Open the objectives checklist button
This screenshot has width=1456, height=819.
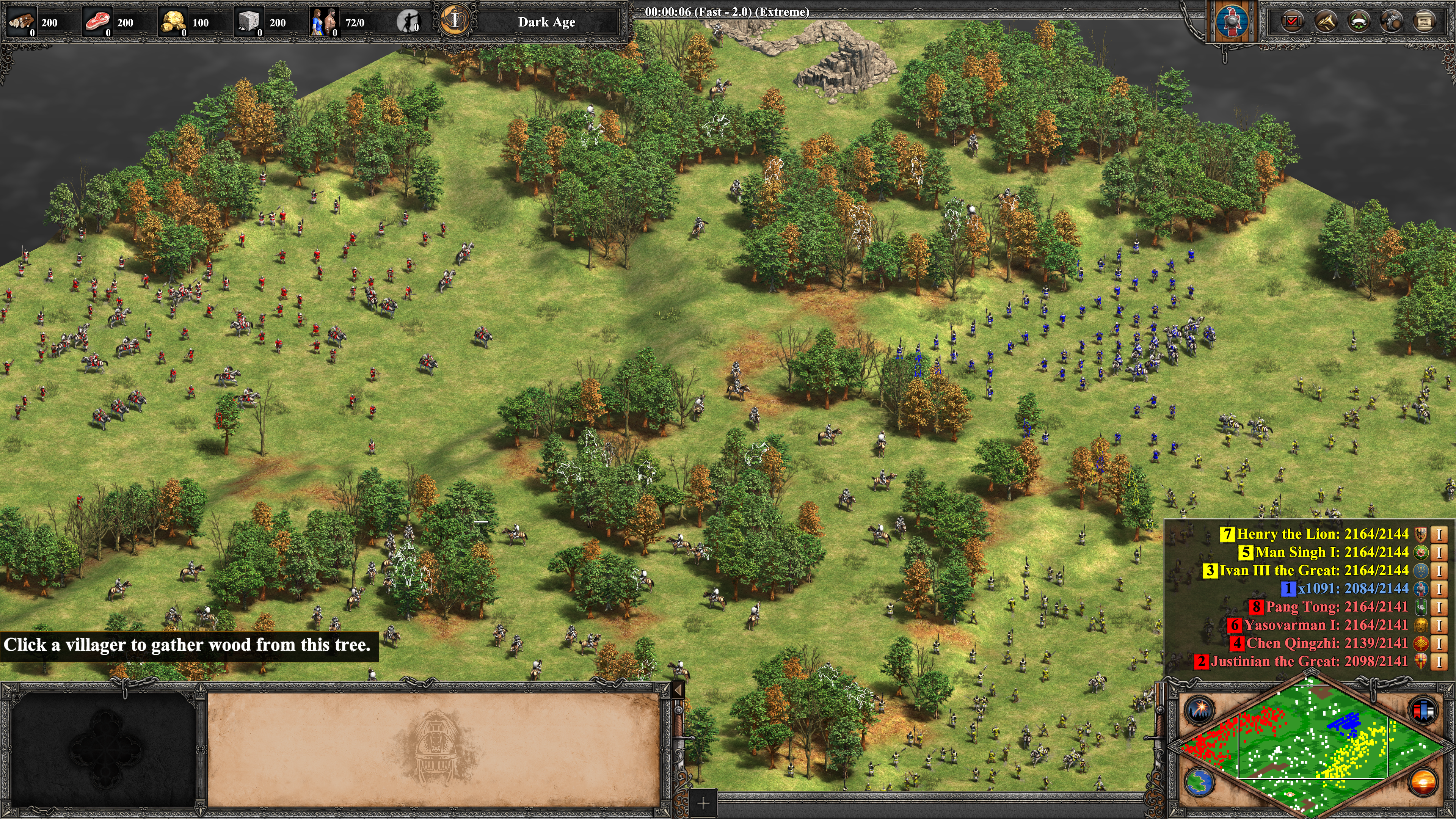pos(1292,22)
